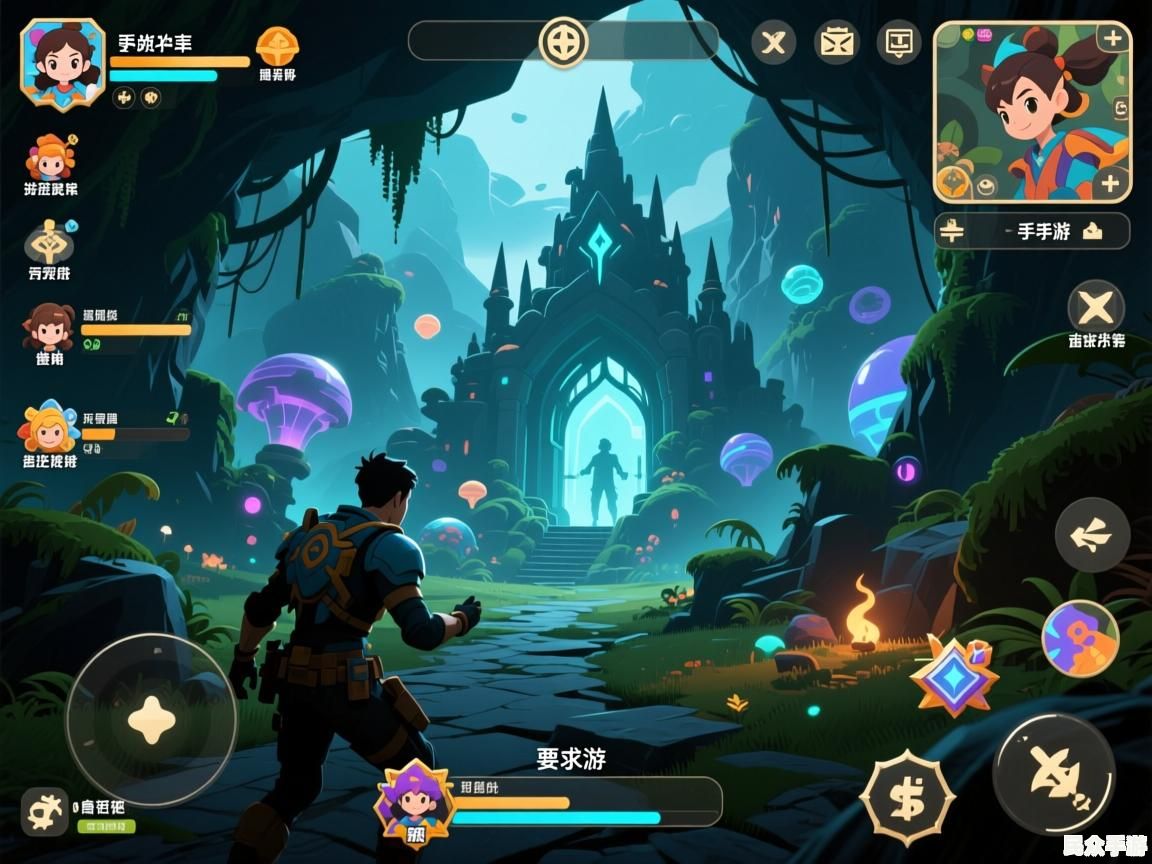The width and height of the screenshot is (1152, 864).
Task: Select the blonde party member portrait
Action: [x=47, y=428]
